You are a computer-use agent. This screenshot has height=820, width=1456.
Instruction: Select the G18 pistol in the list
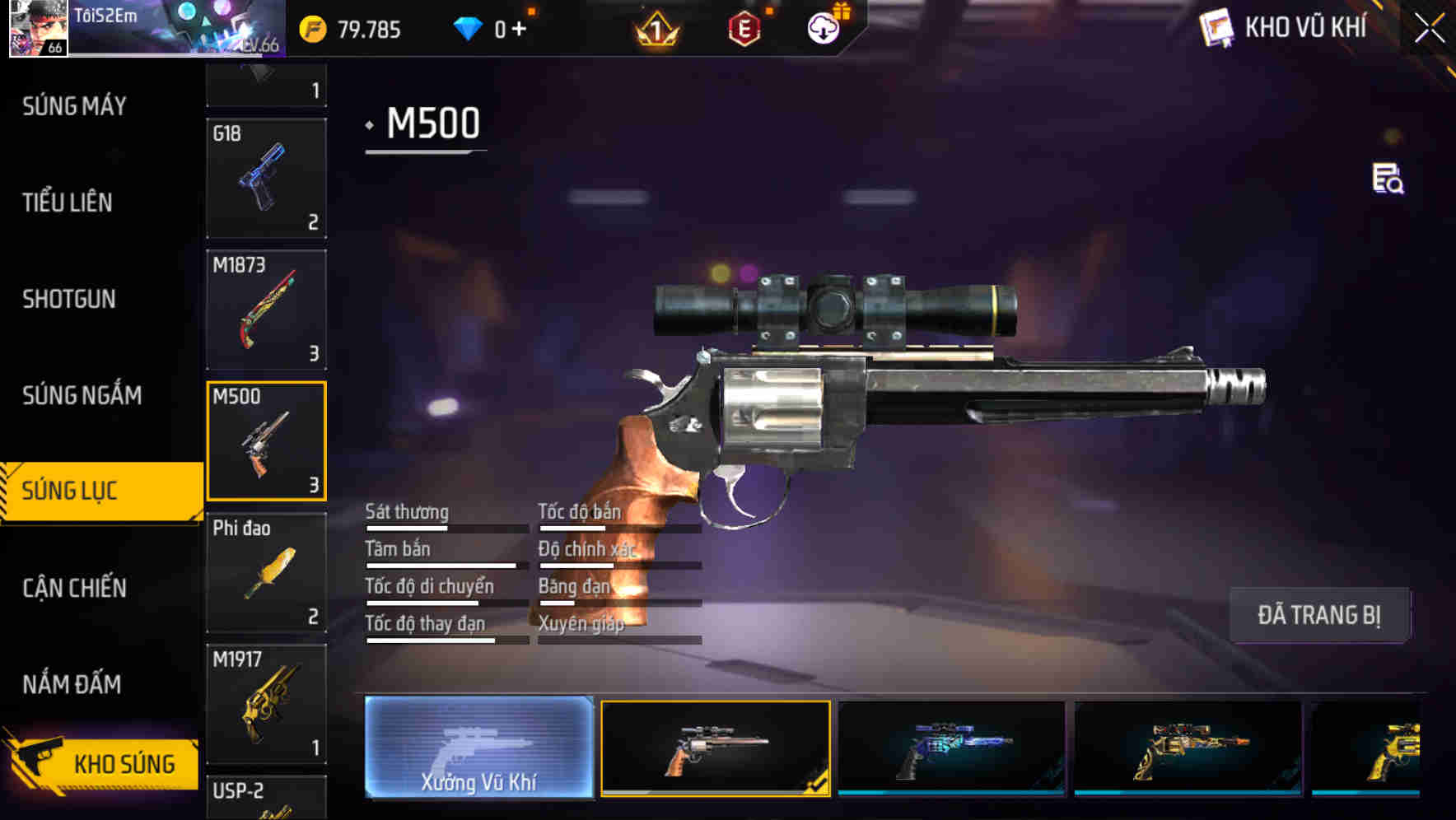(x=265, y=178)
